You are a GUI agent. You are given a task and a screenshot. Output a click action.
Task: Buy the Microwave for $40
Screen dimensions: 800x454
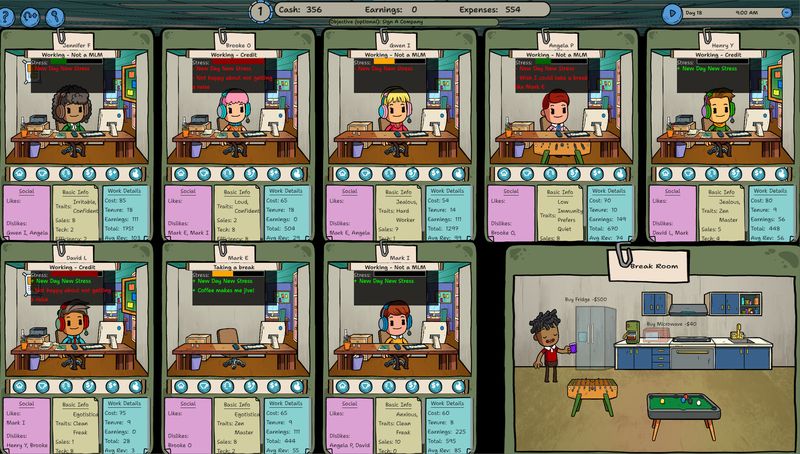click(671, 324)
